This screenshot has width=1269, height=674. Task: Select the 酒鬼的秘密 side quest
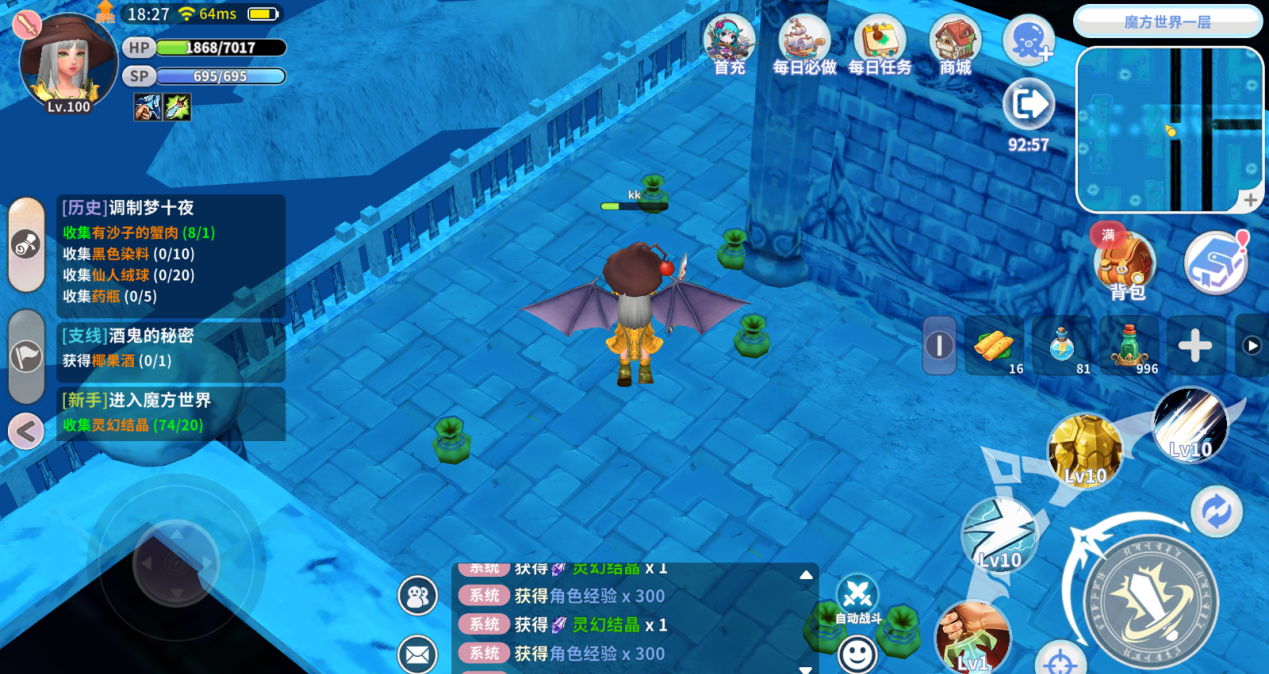click(171, 347)
